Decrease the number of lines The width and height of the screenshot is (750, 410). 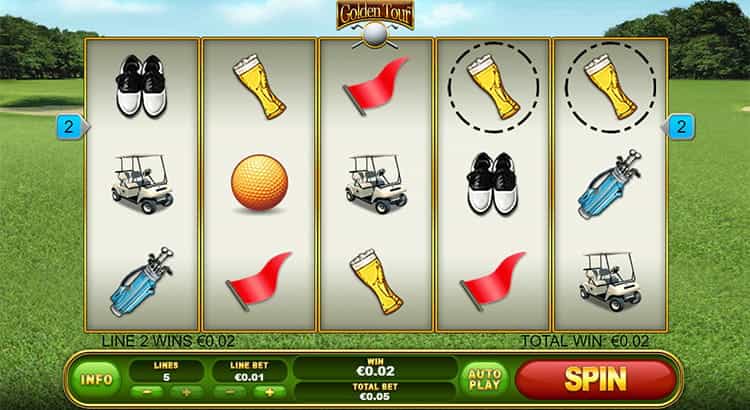[147, 391]
